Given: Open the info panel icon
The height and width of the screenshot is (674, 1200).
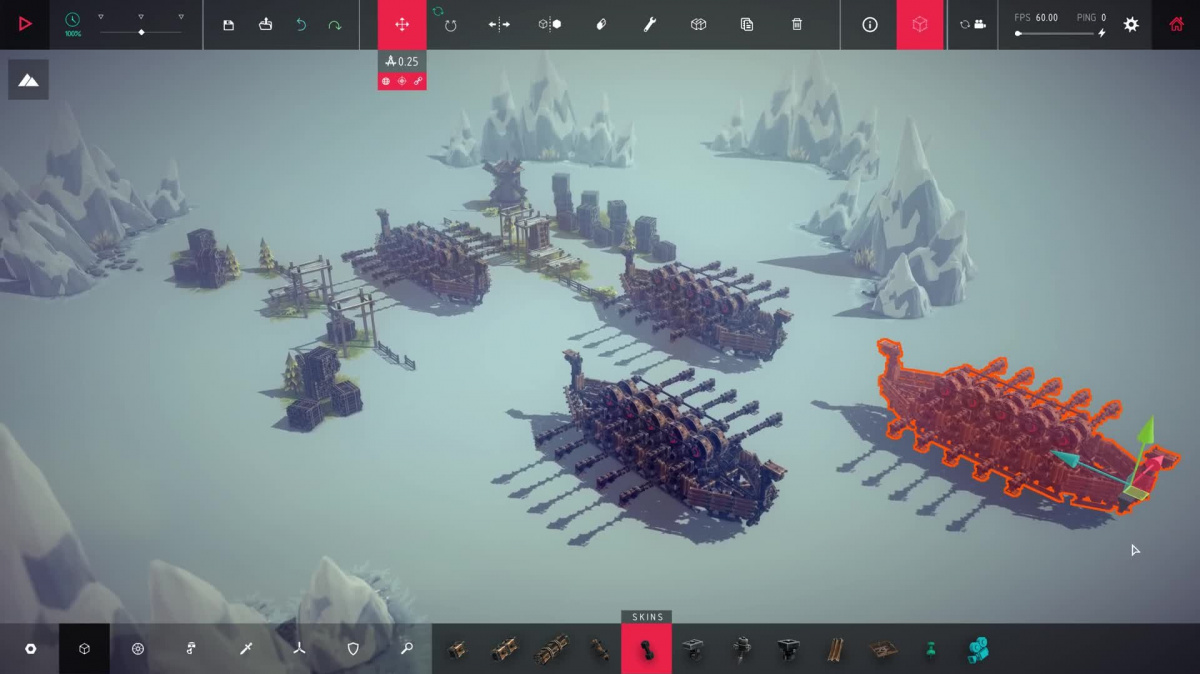Looking at the screenshot, I should [x=870, y=24].
